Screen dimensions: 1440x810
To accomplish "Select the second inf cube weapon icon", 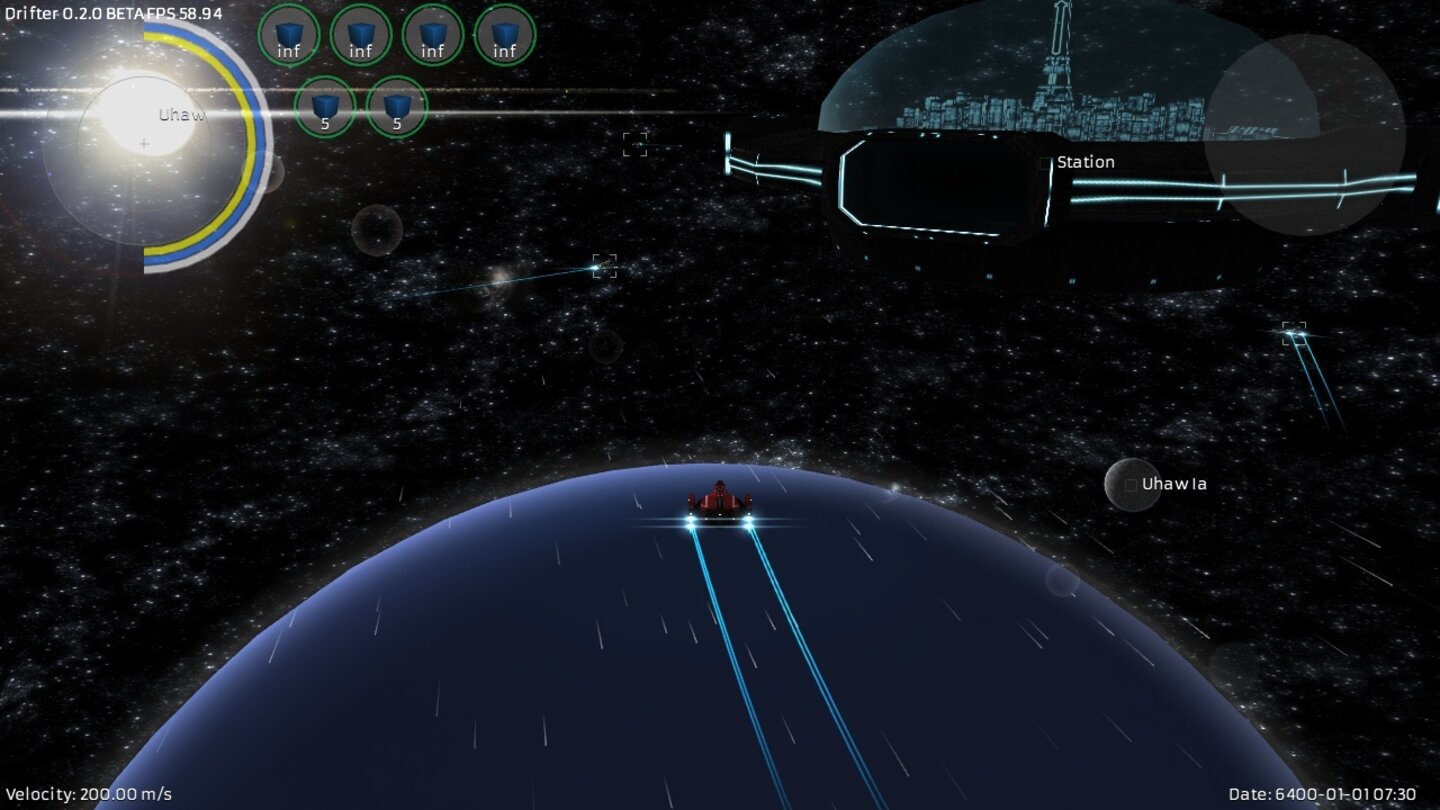I will pyautogui.click(x=361, y=35).
